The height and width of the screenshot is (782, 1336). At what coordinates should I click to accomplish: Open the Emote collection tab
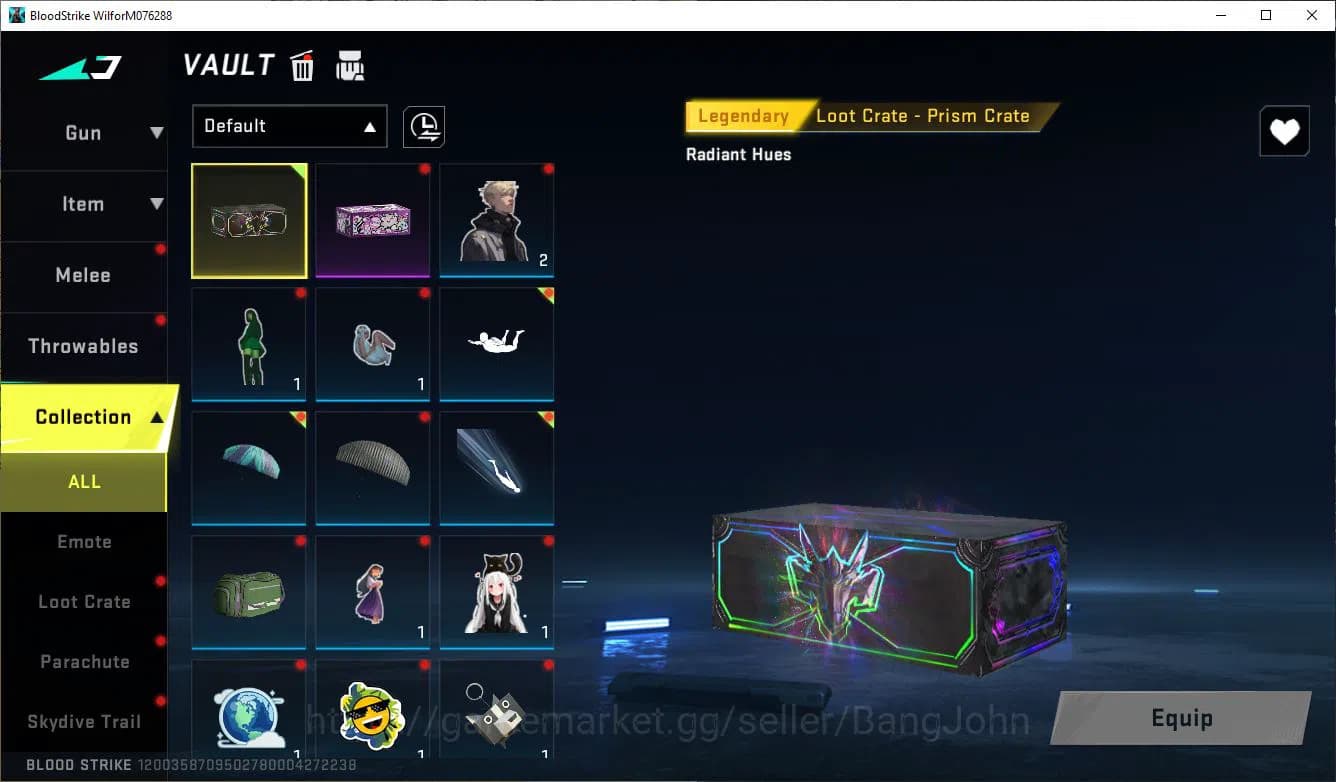(x=84, y=541)
